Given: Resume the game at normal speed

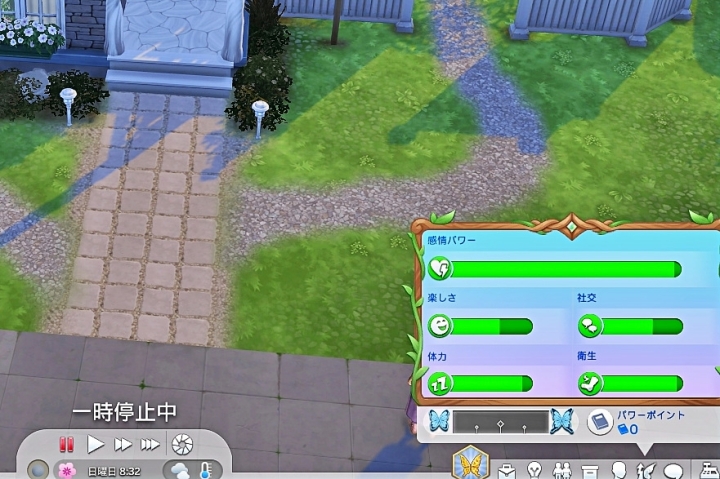Looking at the screenshot, I should (x=96, y=444).
